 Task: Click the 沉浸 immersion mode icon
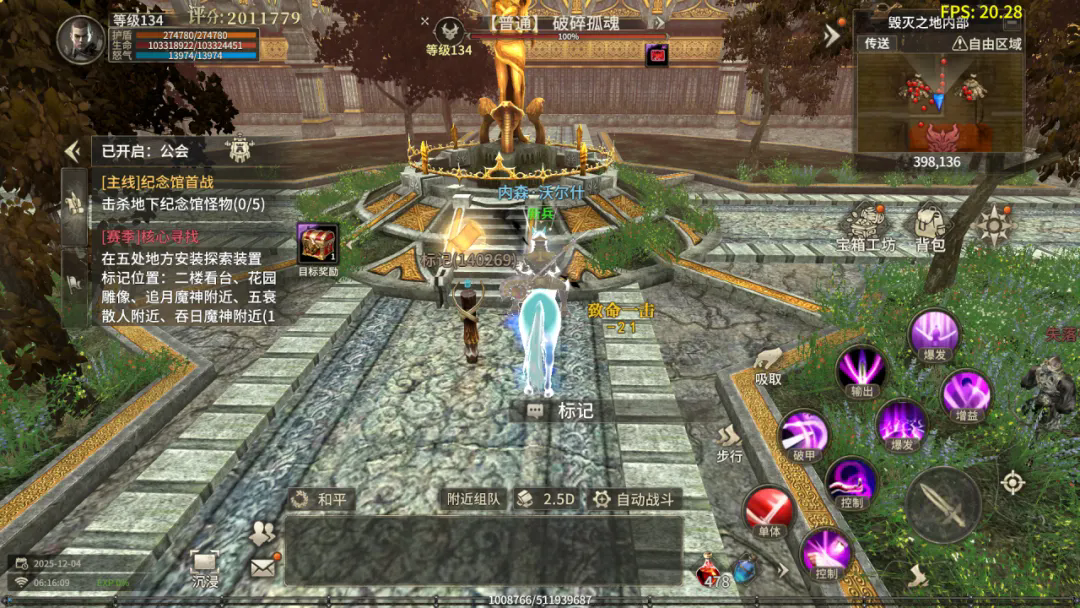click(205, 568)
